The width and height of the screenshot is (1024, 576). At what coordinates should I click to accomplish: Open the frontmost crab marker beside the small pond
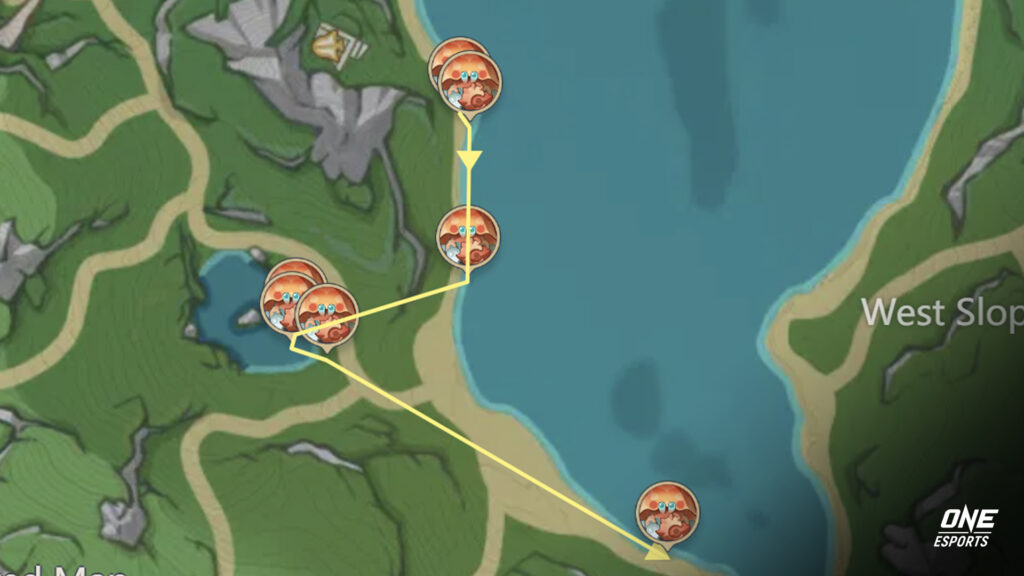327,315
